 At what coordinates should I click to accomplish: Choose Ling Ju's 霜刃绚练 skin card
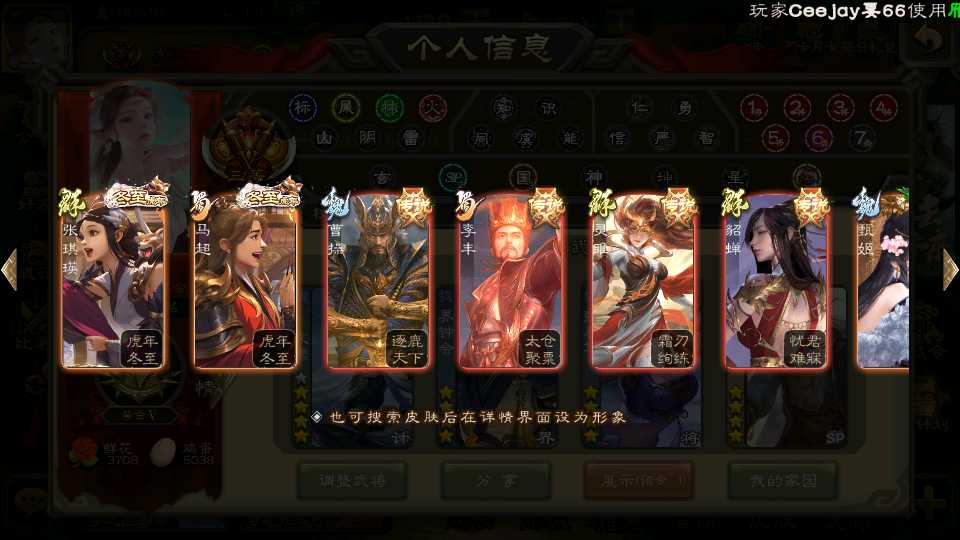coord(644,282)
